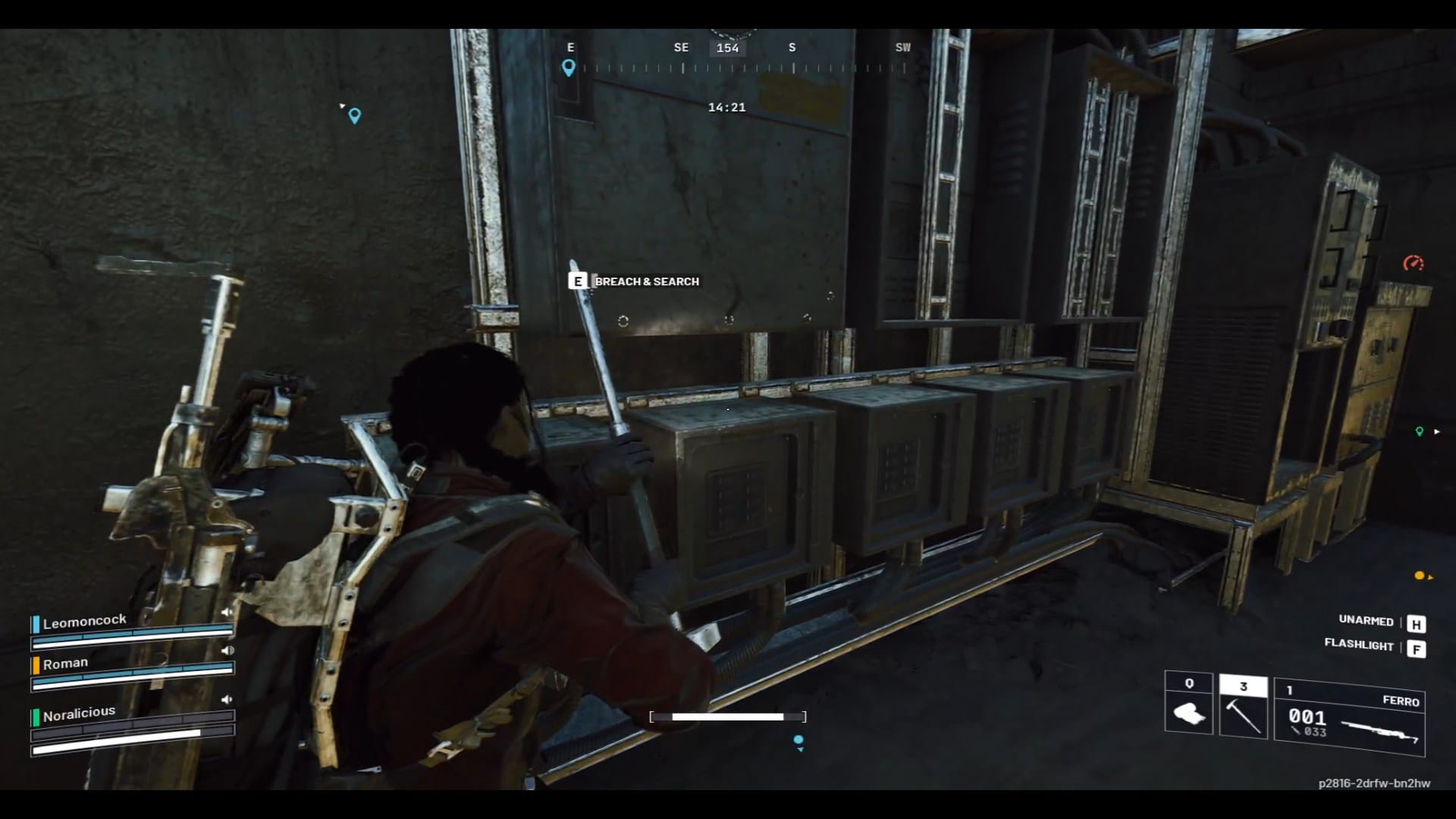This screenshot has width=1456, height=819.
Task: Click the heading value 154 on the compass
Action: pos(727,48)
